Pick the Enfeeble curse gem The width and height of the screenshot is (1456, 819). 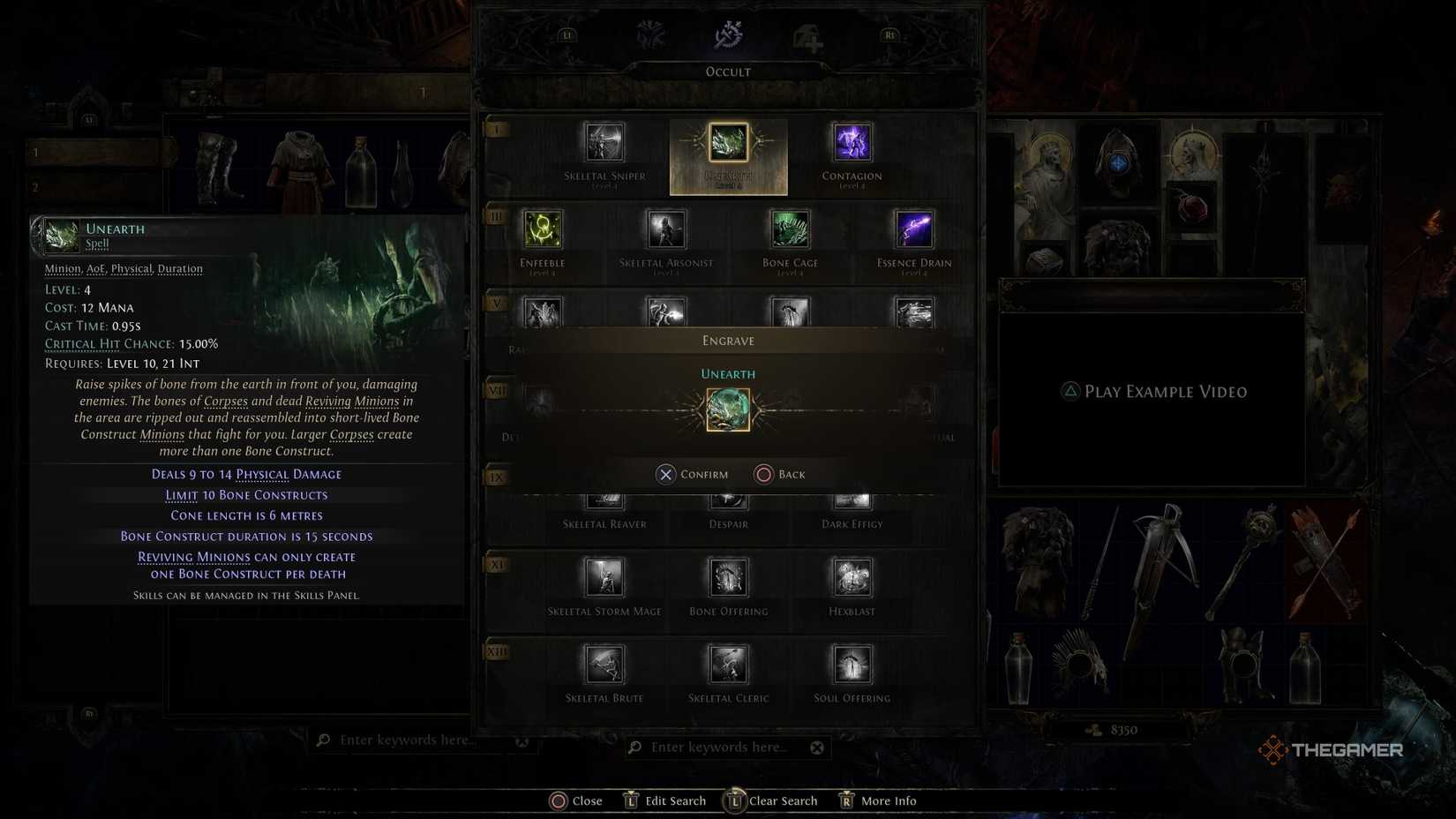(543, 230)
